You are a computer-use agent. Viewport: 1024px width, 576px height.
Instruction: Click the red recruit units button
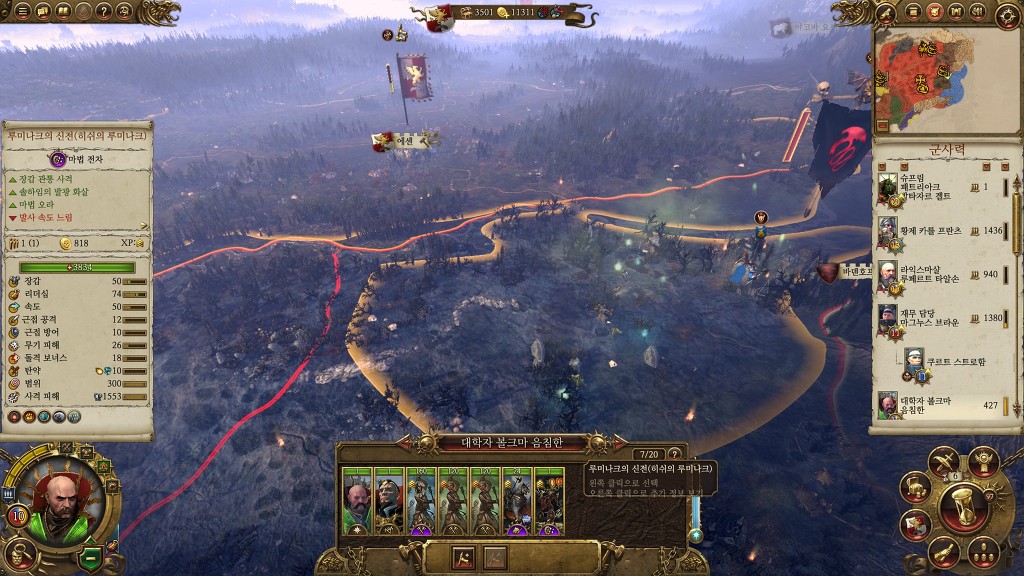[465, 557]
